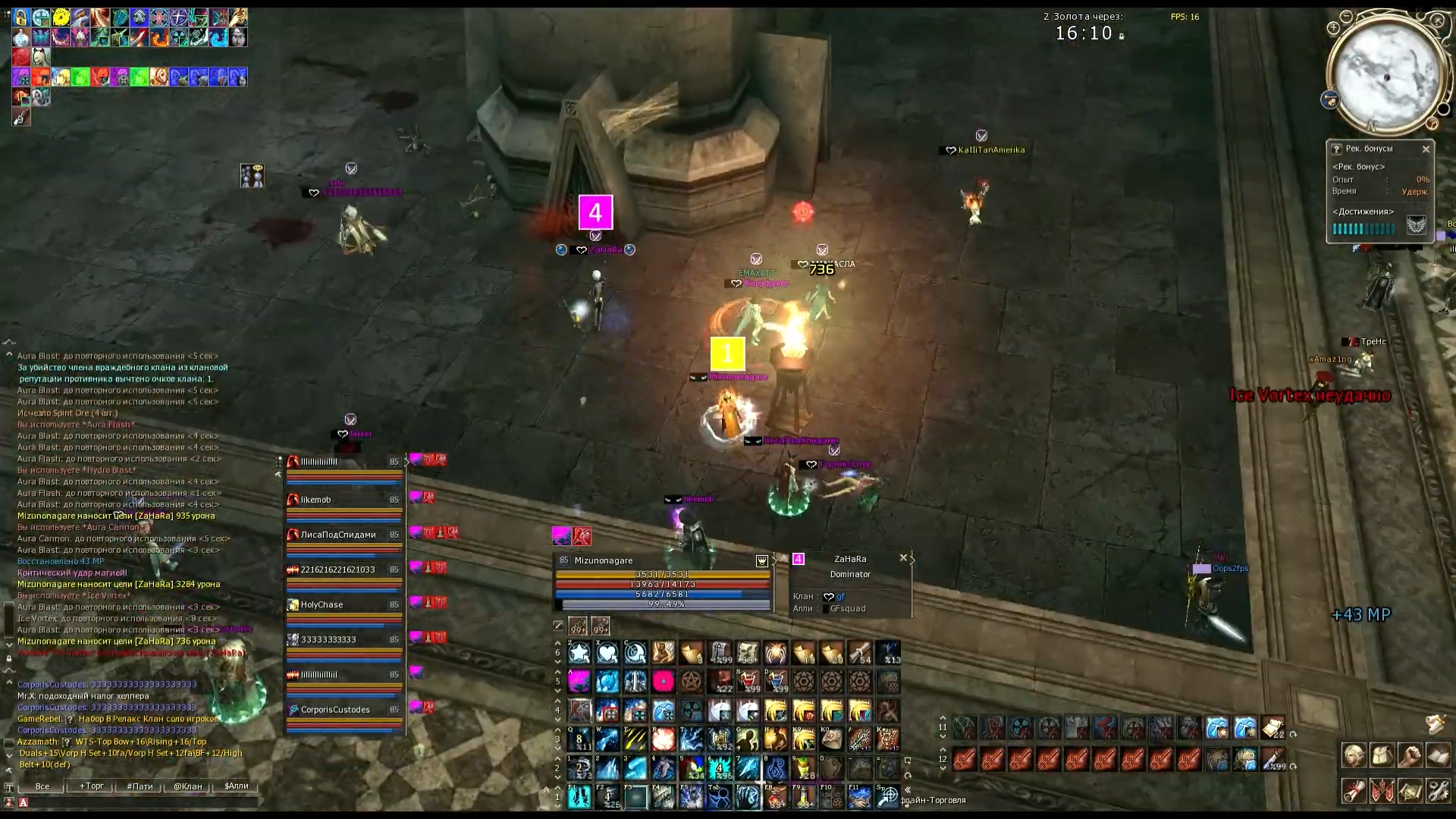
Task: Select the pink AoE skill on hotbar slot A
Action: point(578,682)
